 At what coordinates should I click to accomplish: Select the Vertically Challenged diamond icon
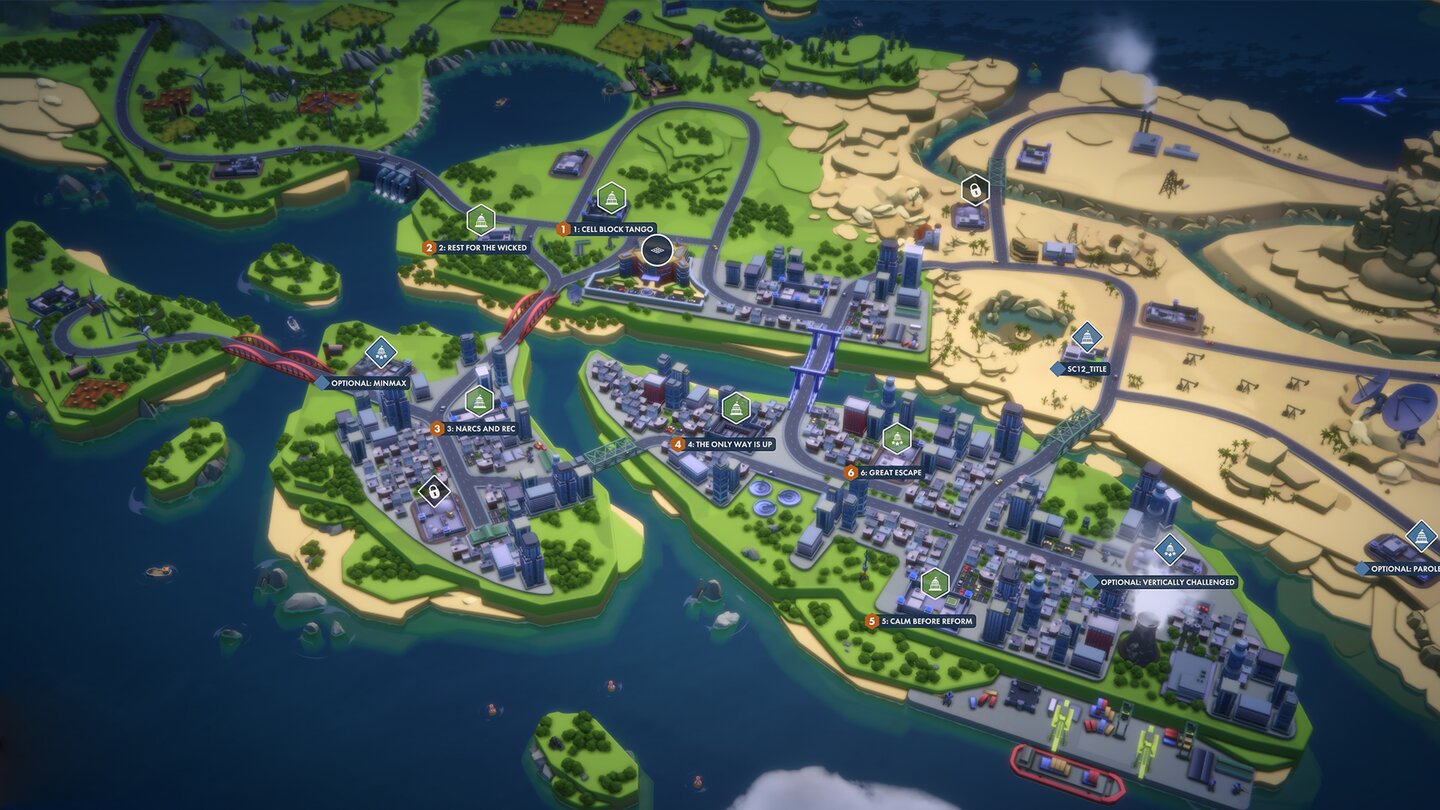point(1170,547)
